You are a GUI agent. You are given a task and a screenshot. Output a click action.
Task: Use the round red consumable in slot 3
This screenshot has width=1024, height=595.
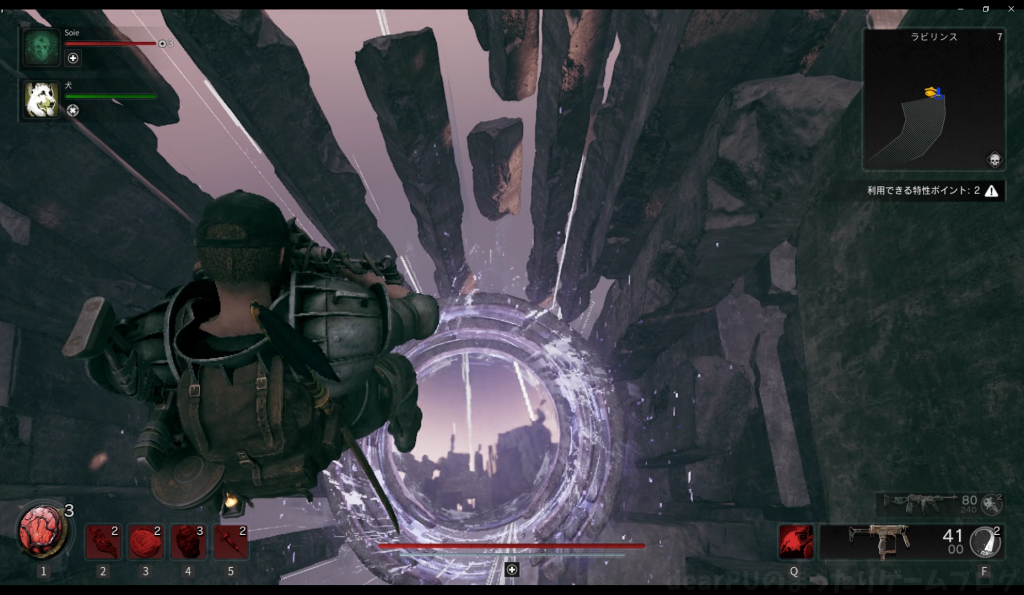tap(146, 542)
